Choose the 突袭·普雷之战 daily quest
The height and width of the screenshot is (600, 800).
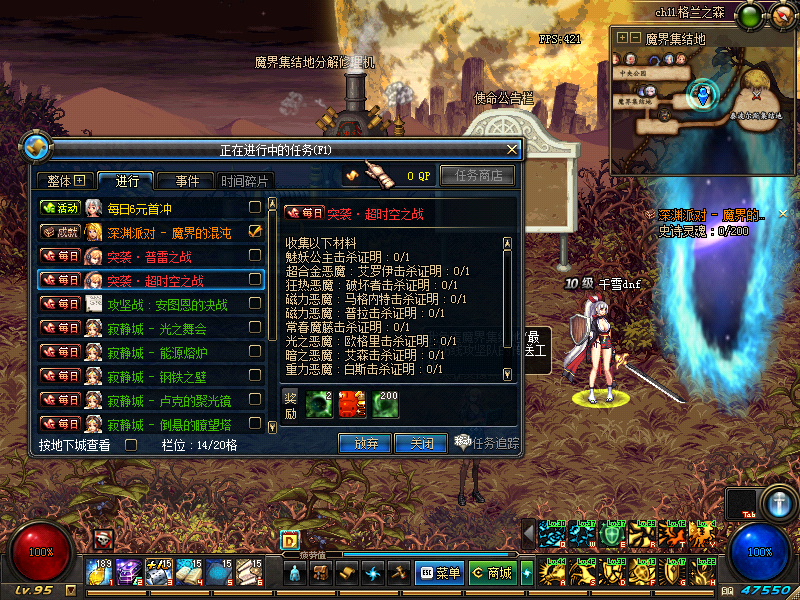[x=150, y=256]
